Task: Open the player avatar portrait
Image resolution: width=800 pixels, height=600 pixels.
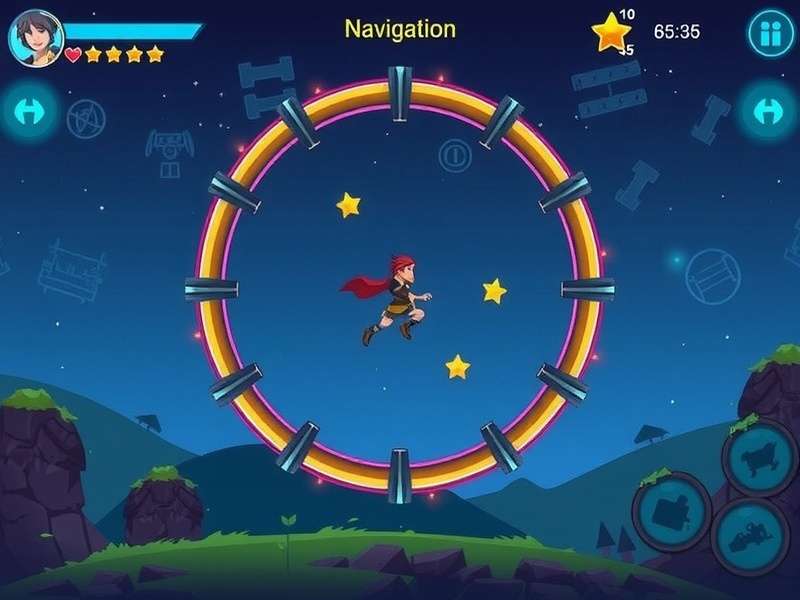Action: point(35,37)
